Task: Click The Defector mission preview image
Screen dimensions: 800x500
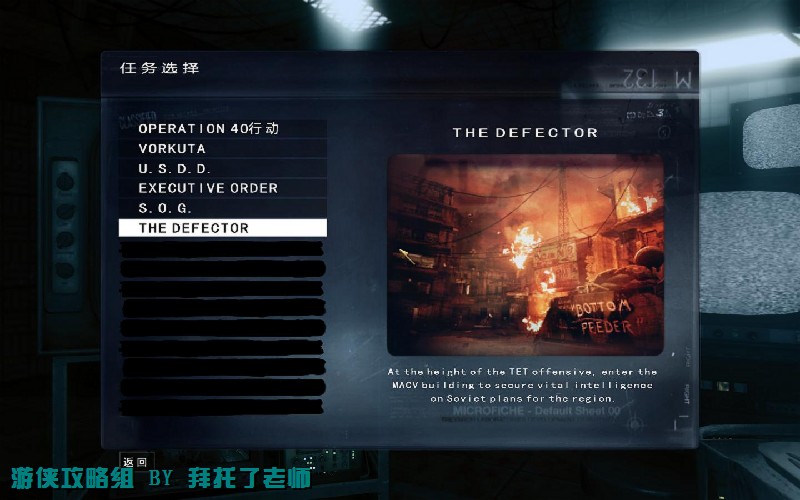Action: [x=525, y=255]
